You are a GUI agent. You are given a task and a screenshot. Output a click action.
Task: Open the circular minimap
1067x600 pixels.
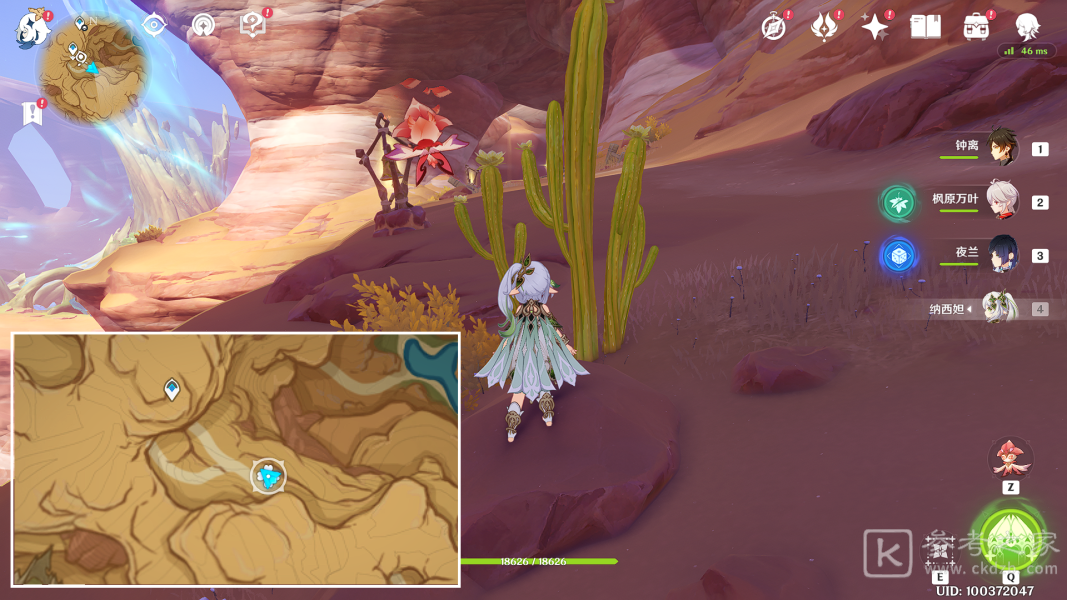pos(92,72)
